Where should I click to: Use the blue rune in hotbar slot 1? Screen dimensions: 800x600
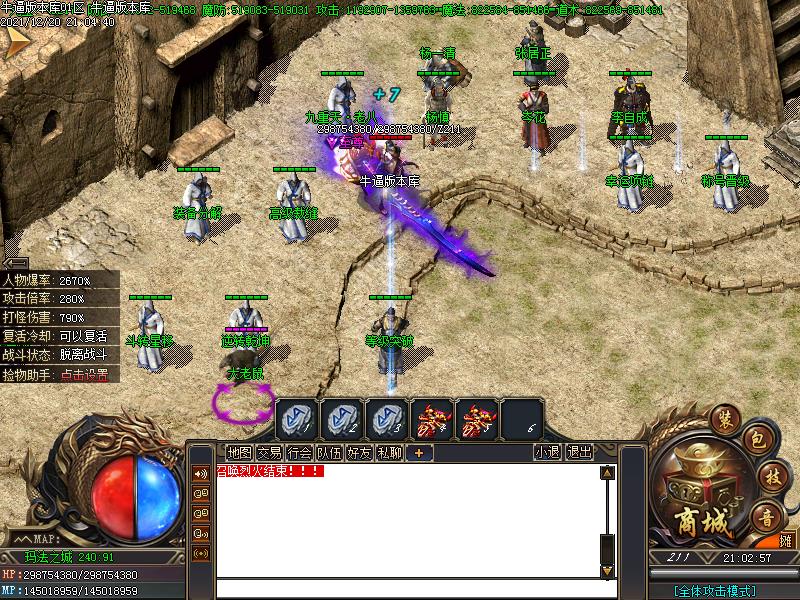296,418
